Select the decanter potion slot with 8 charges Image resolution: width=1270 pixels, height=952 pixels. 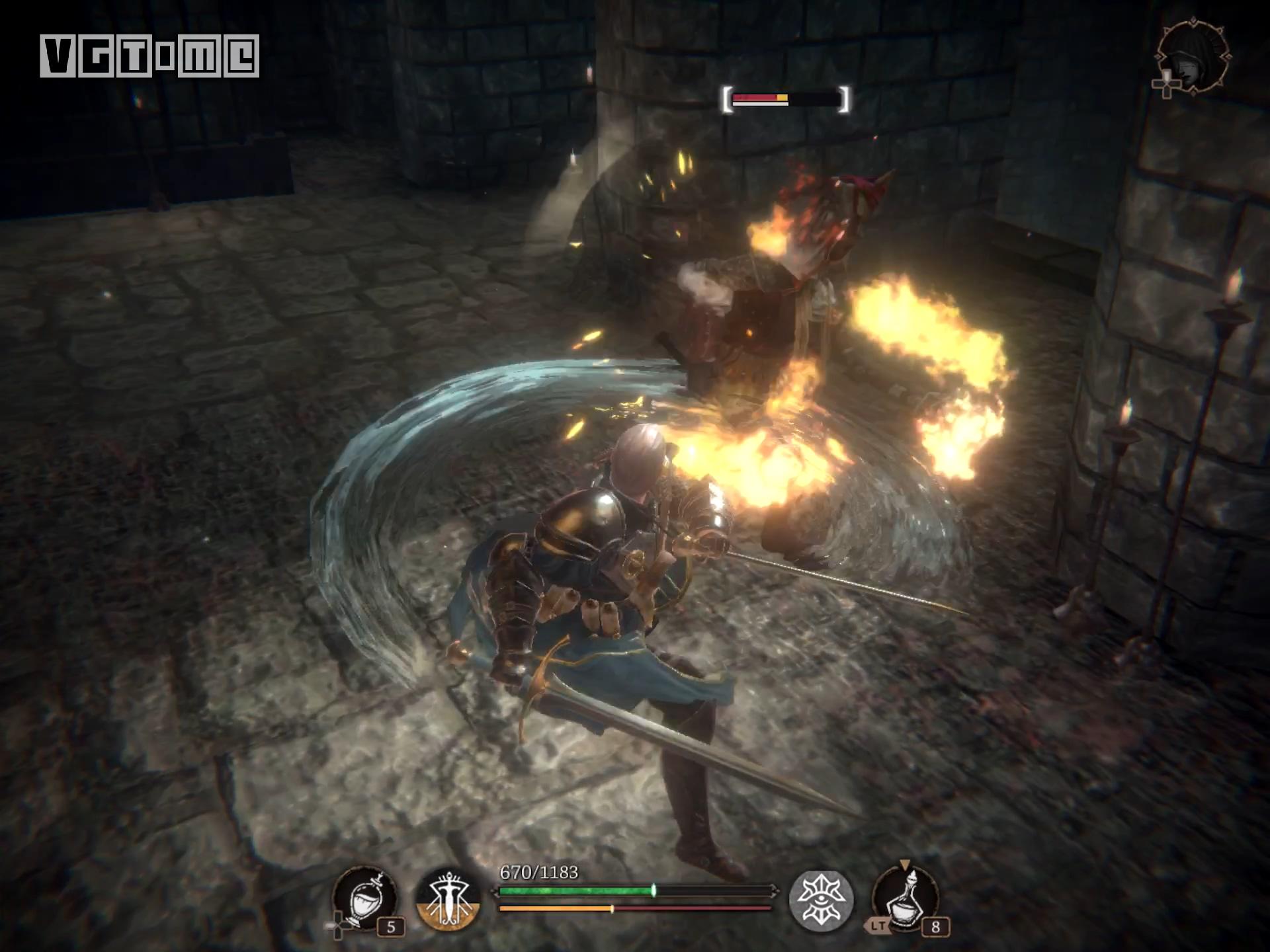click(906, 898)
